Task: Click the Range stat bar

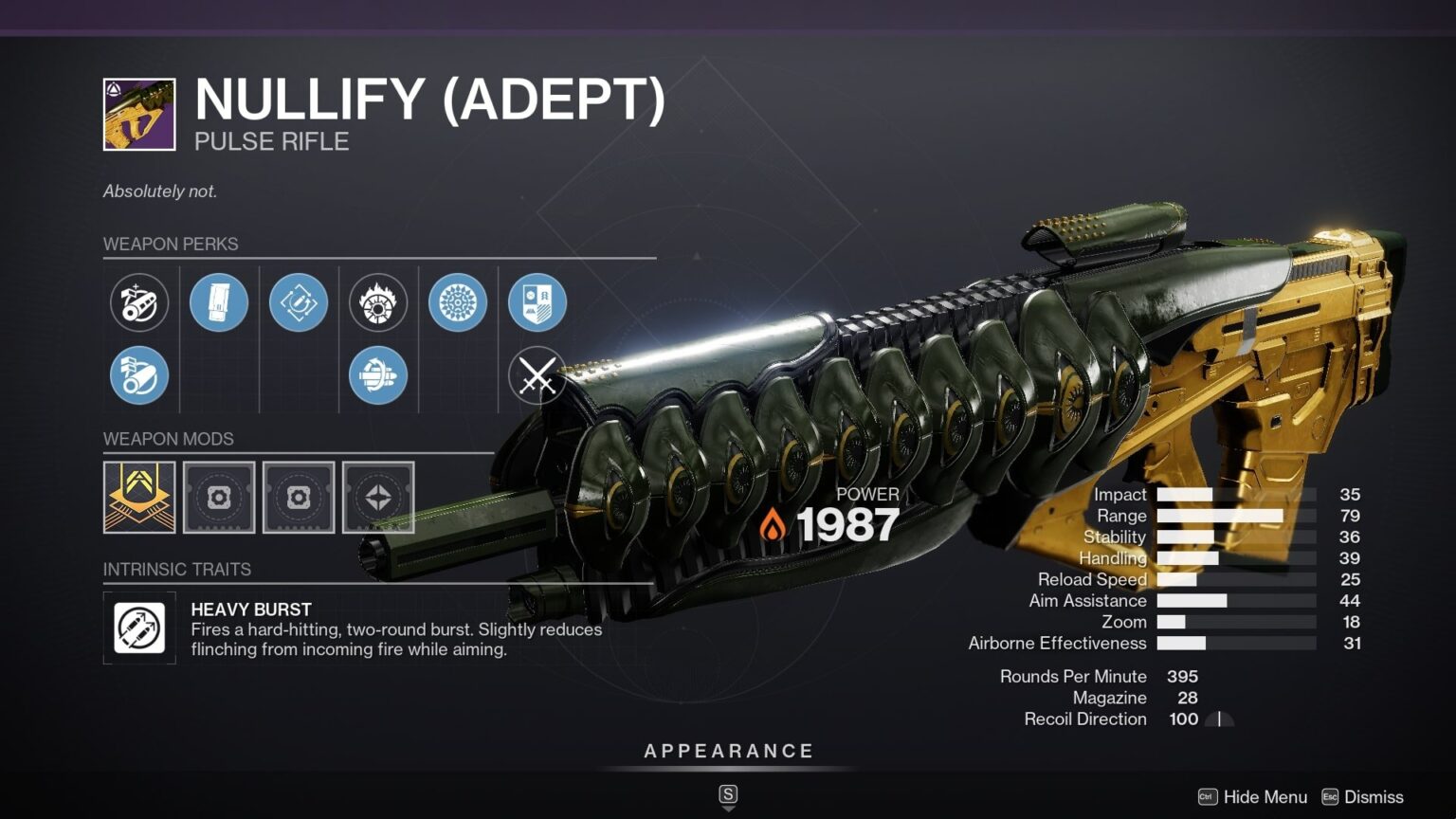Action: click(1232, 515)
